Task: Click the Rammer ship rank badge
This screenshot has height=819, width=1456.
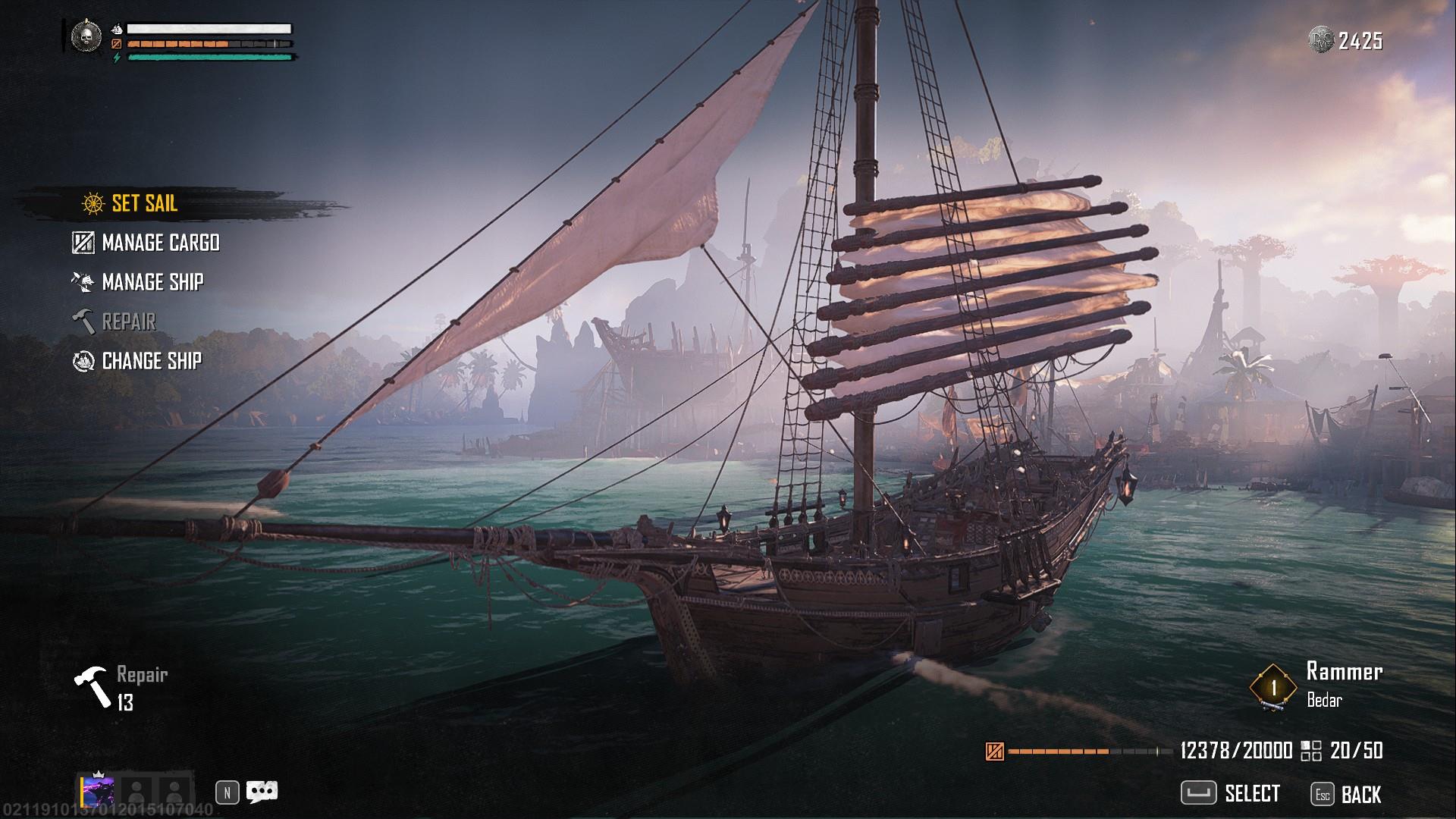Action: click(1273, 687)
